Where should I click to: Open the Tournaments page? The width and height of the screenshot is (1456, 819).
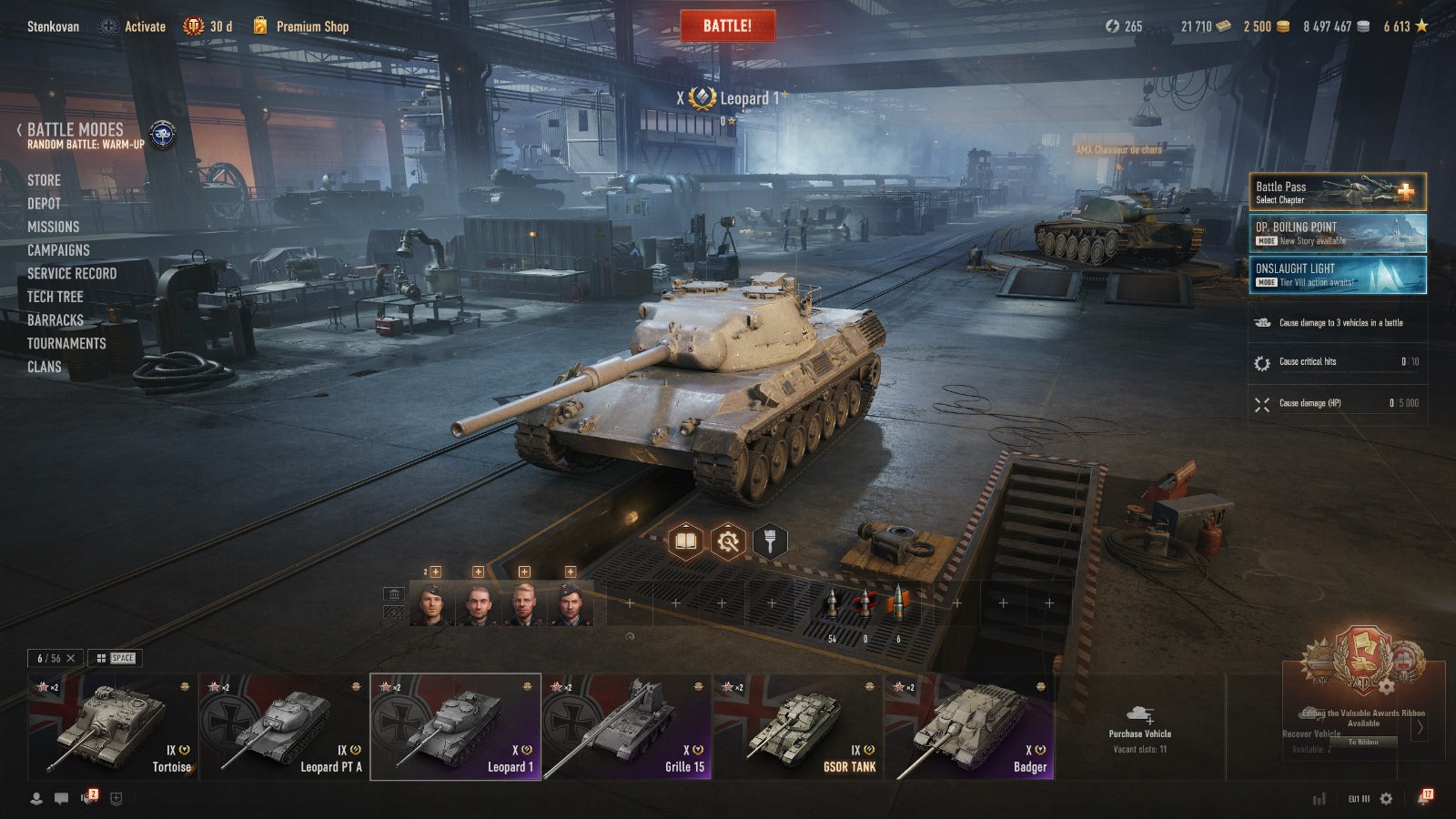[66, 343]
